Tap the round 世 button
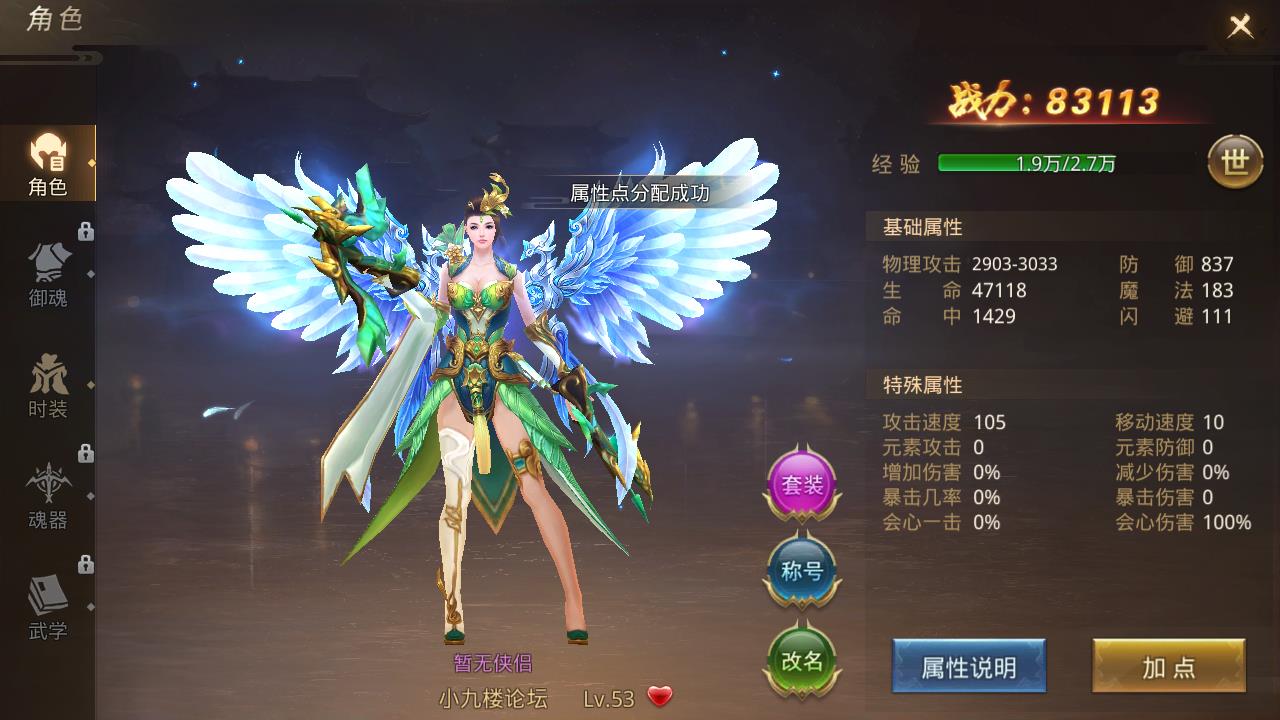 tap(1235, 163)
